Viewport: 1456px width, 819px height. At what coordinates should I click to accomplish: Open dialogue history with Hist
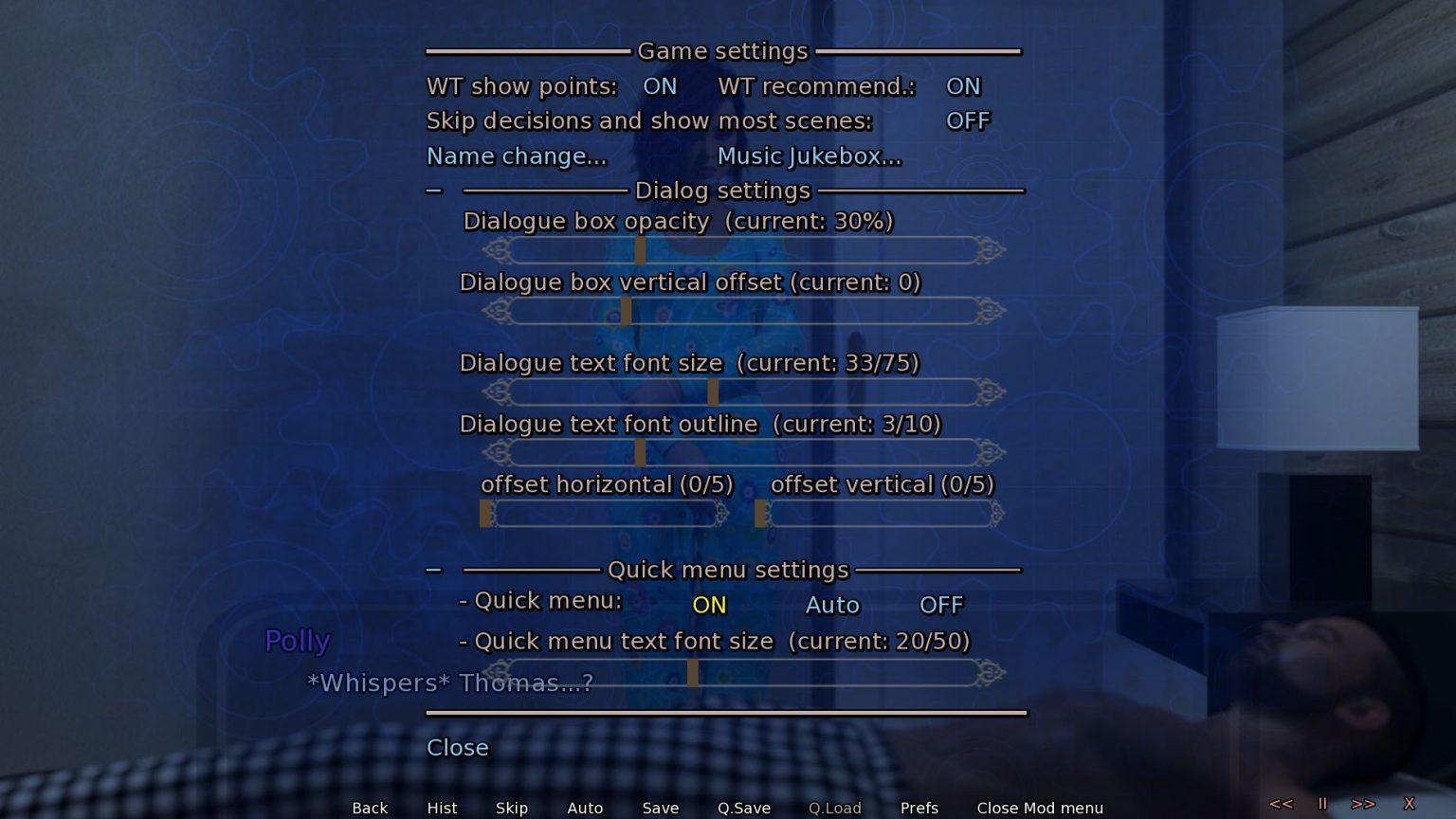(x=442, y=808)
